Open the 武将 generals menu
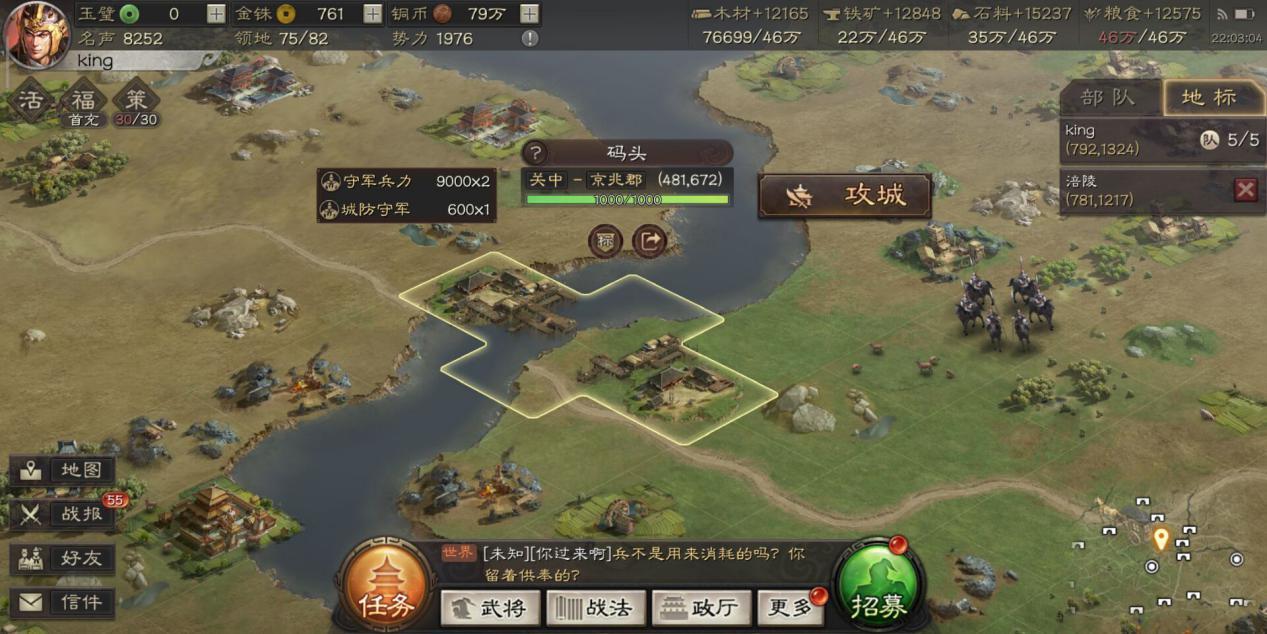The image size is (1267, 634). pyautogui.click(x=490, y=607)
